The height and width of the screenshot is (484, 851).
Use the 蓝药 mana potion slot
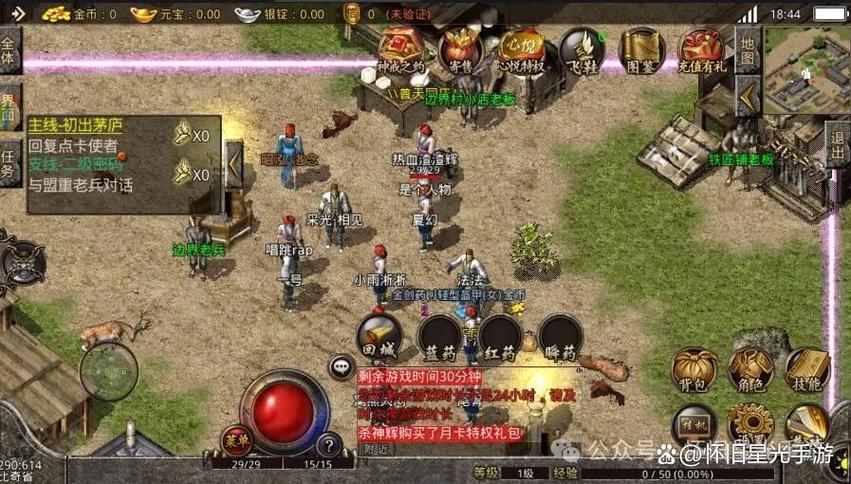(x=440, y=336)
